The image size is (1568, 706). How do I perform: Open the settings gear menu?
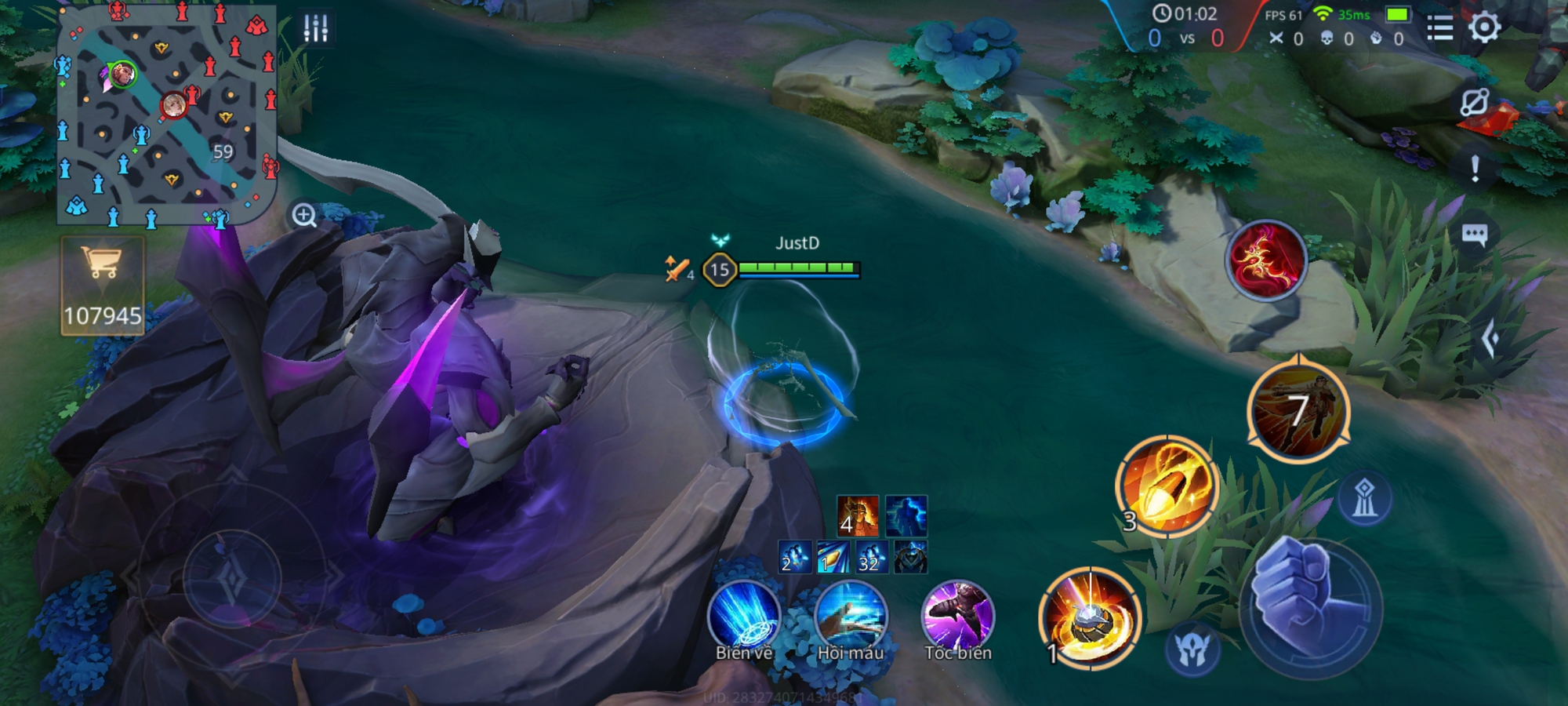pos(1484,28)
